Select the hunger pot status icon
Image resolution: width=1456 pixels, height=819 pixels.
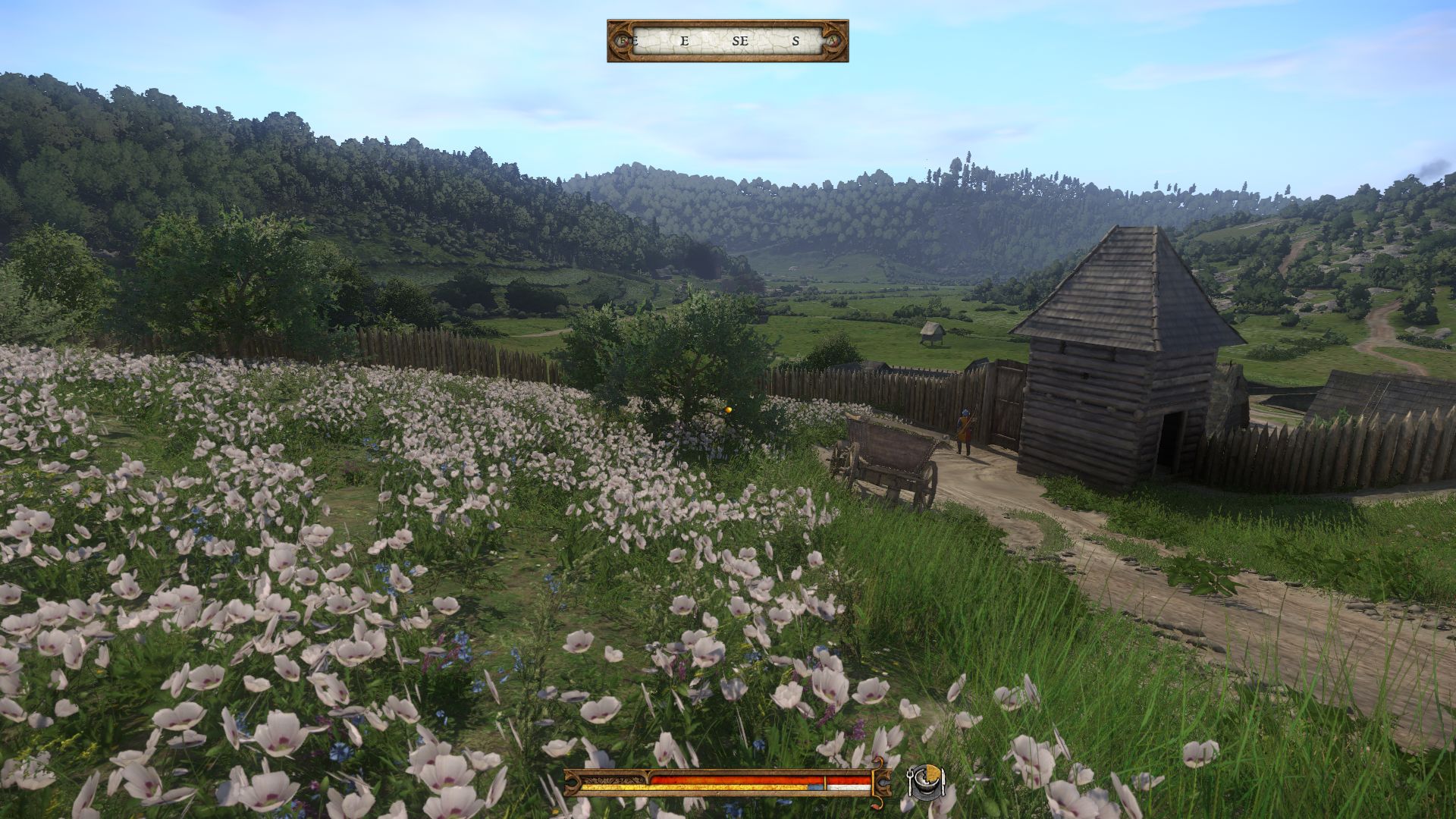tap(926, 782)
